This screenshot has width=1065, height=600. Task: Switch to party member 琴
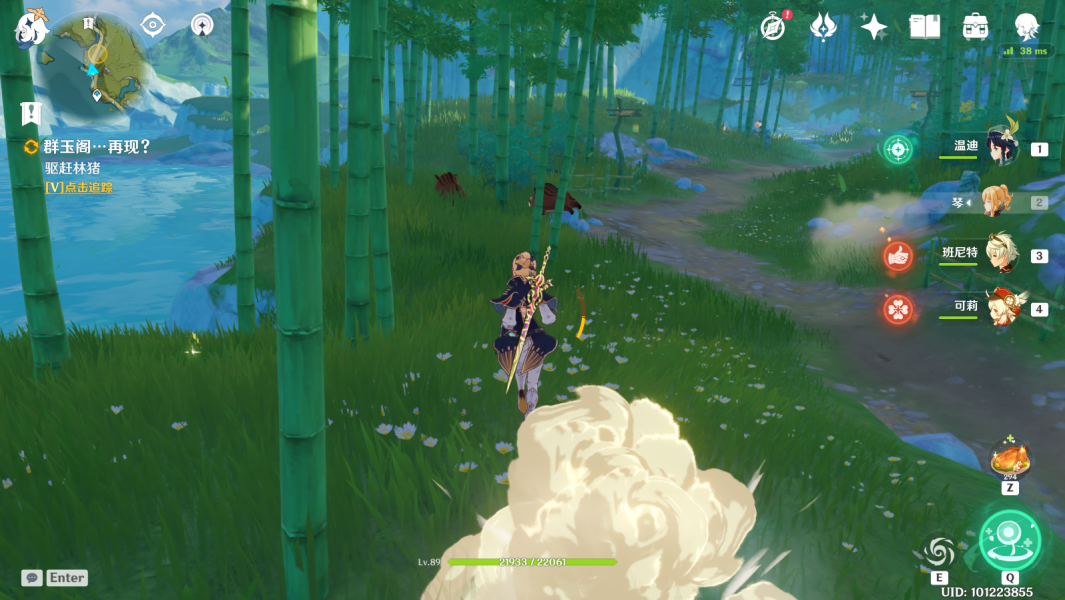(996, 202)
